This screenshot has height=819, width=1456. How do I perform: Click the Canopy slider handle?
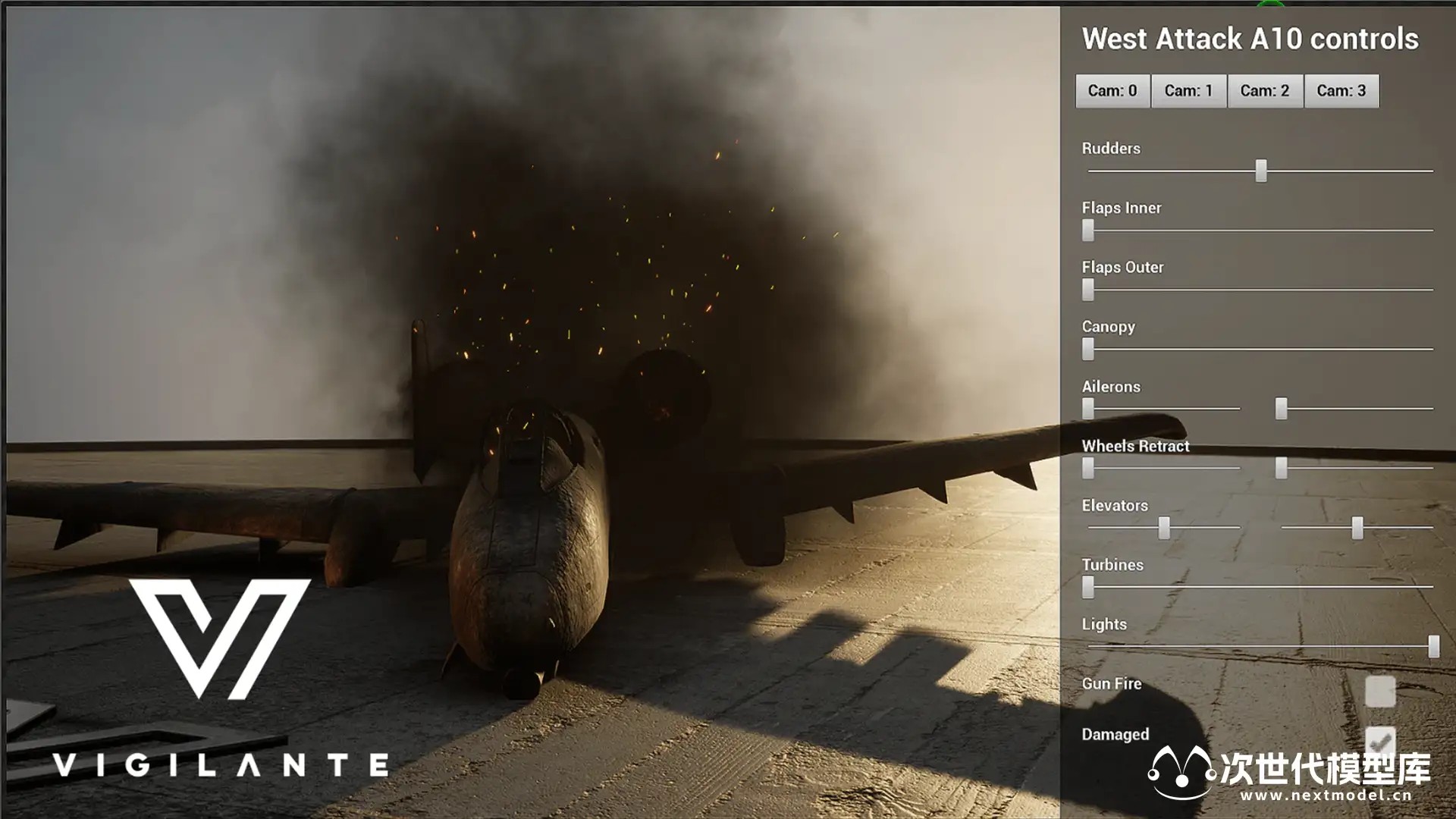[1088, 349]
